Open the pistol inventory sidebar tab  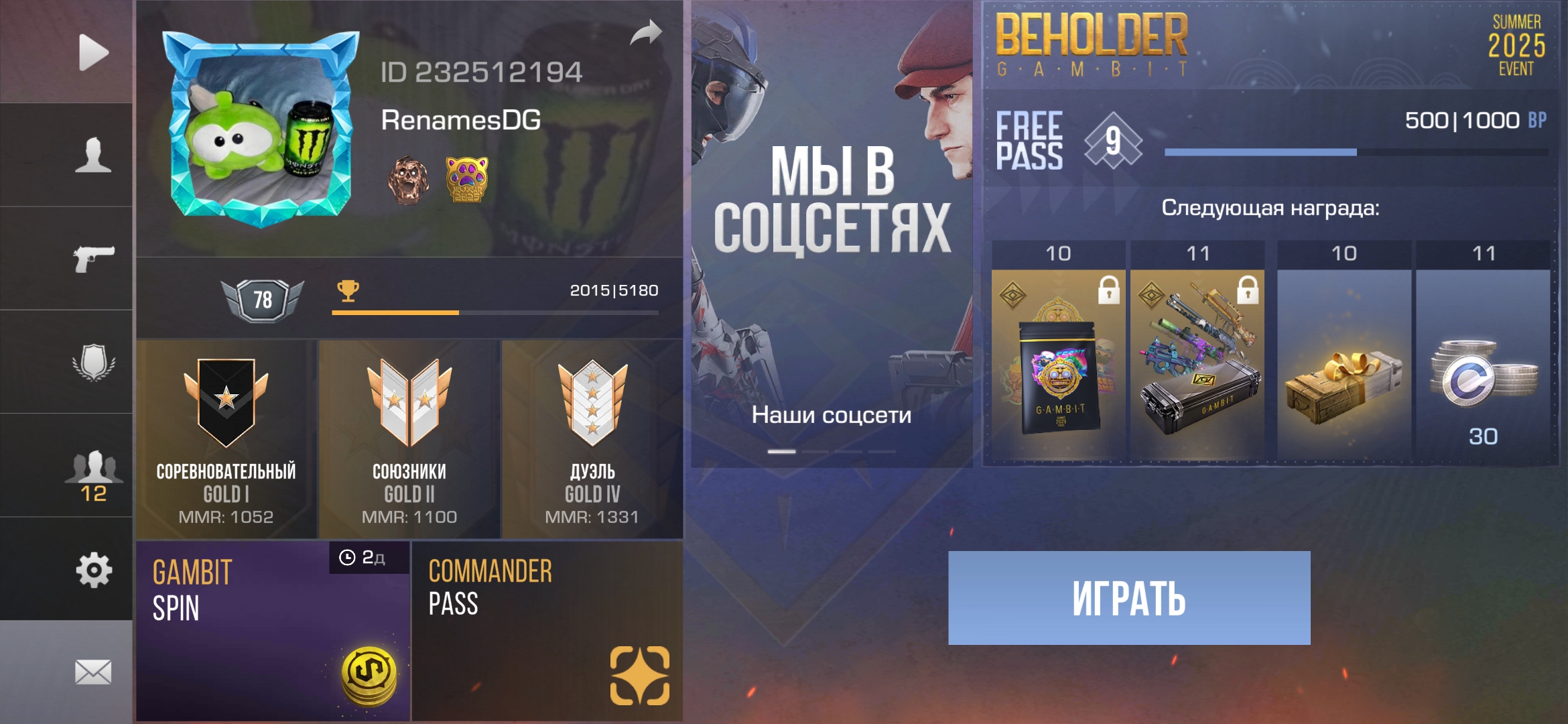[x=93, y=259]
